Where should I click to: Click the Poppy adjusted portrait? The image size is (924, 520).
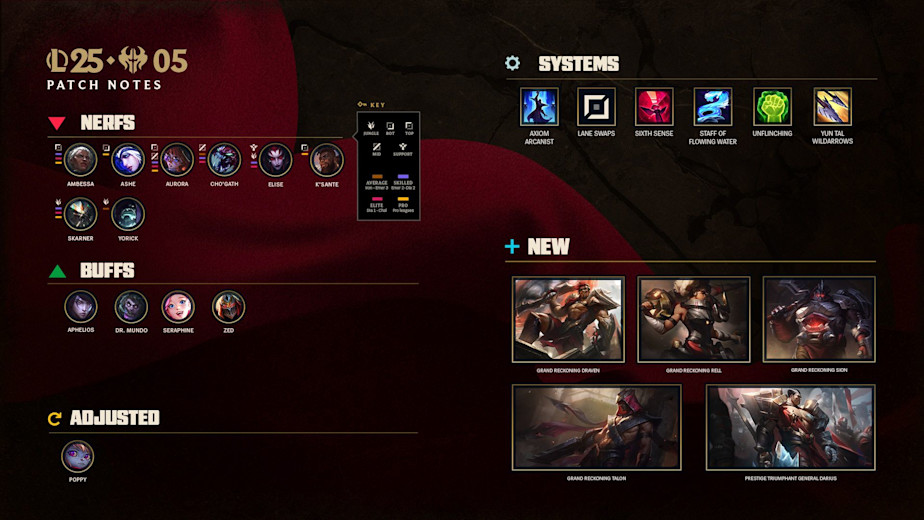click(78, 457)
